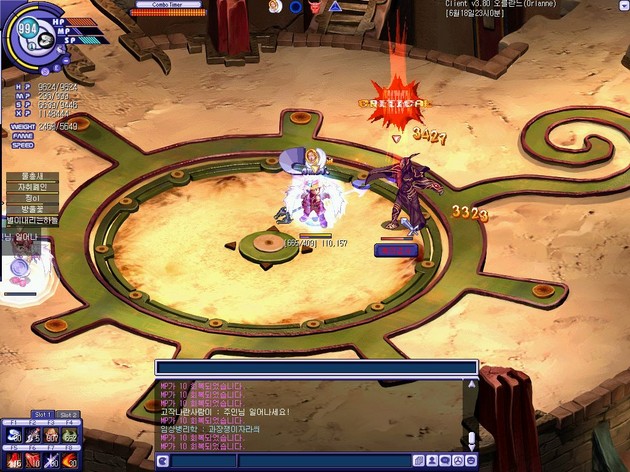
Task: Open the chat mode selector button
Action: [x=162, y=460]
